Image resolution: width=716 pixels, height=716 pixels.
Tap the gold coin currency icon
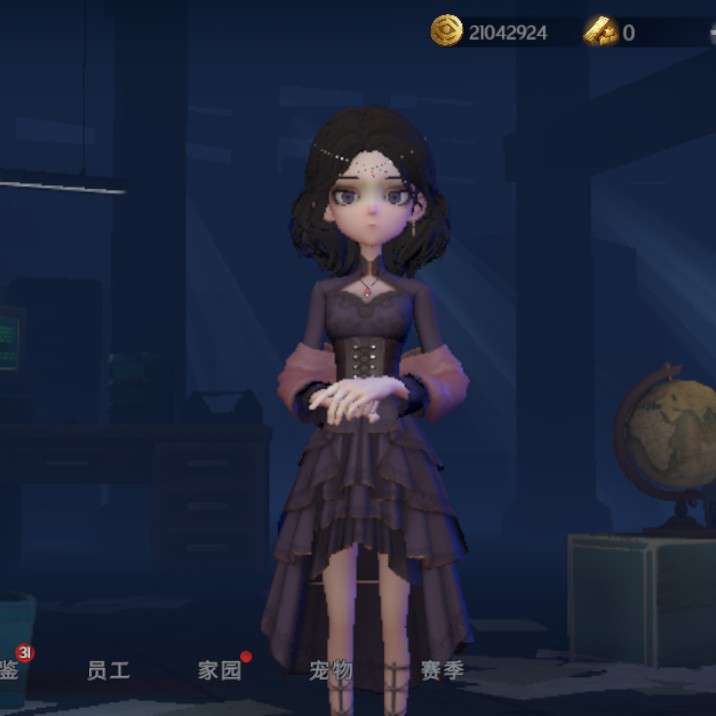click(446, 31)
